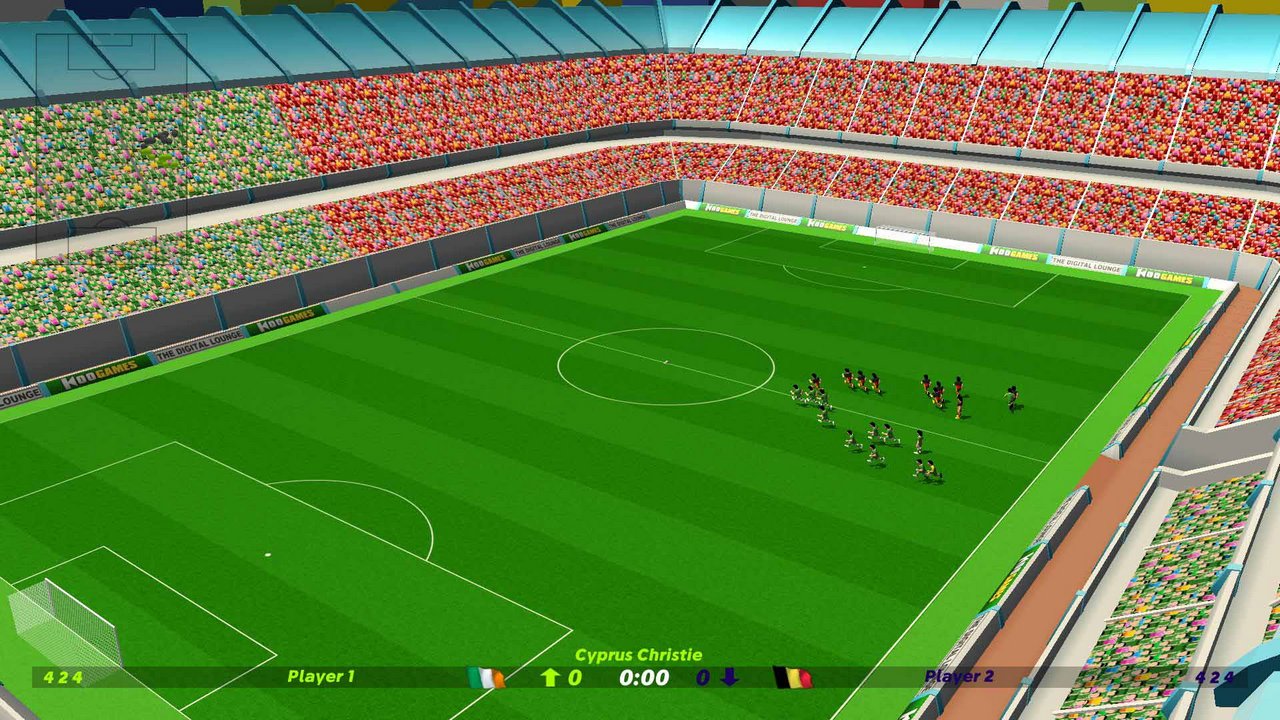Image resolution: width=1280 pixels, height=720 pixels.
Task: Select the Cyprus Christie player name
Action: point(640,655)
